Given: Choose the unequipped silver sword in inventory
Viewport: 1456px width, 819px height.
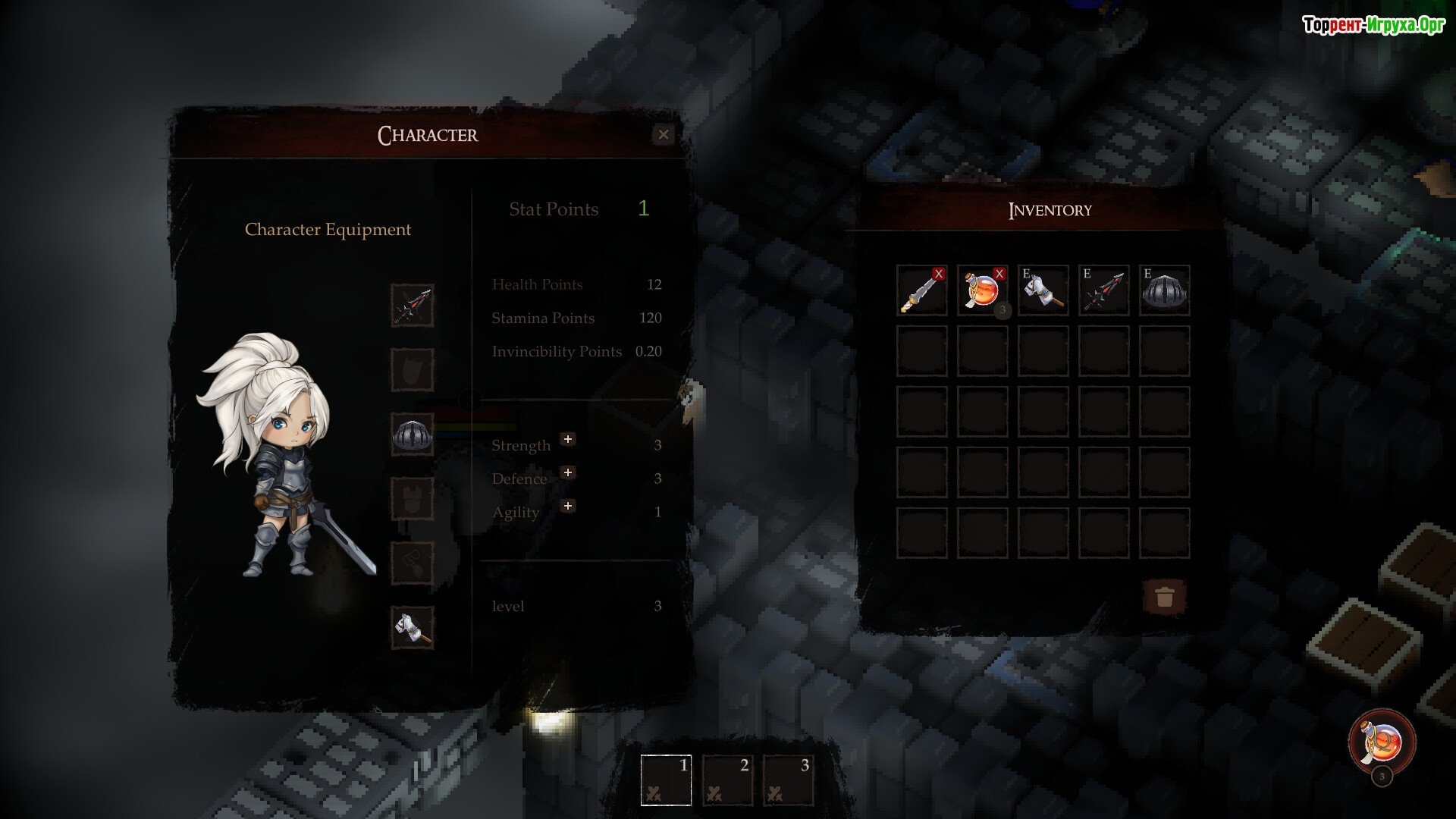Looking at the screenshot, I should pos(921,290).
